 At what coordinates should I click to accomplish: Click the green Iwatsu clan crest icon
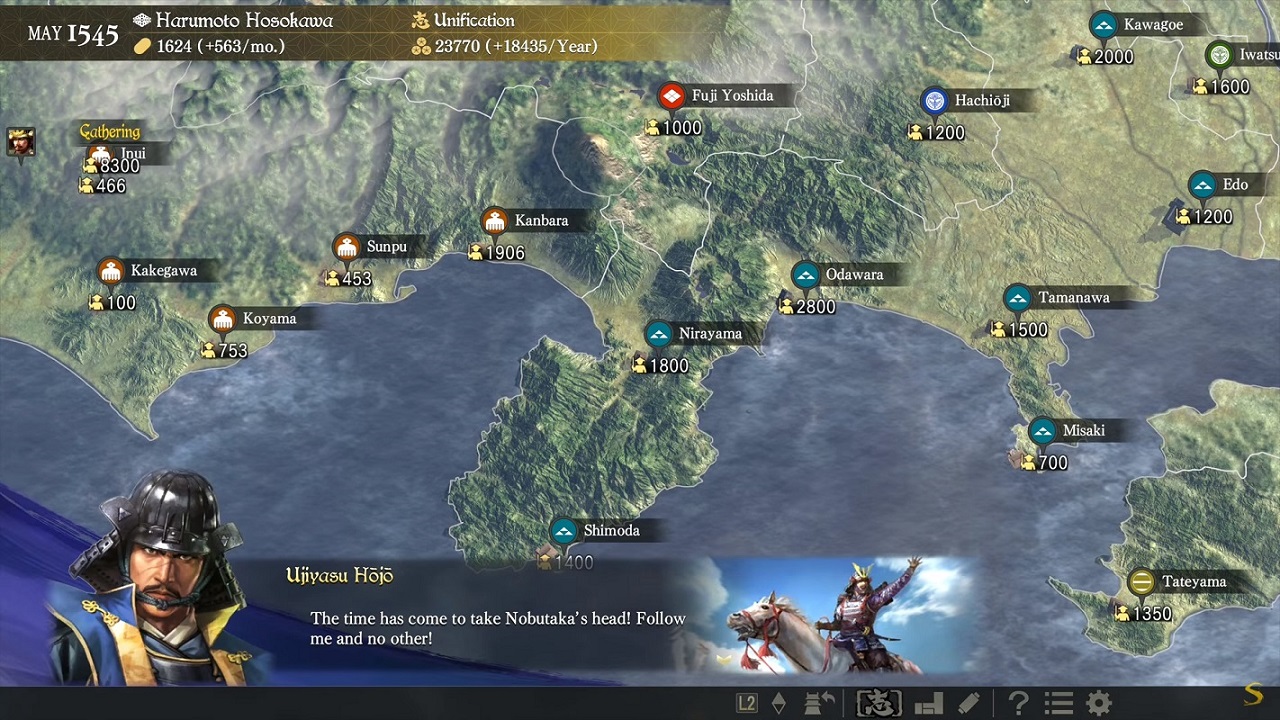[1218, 55]
